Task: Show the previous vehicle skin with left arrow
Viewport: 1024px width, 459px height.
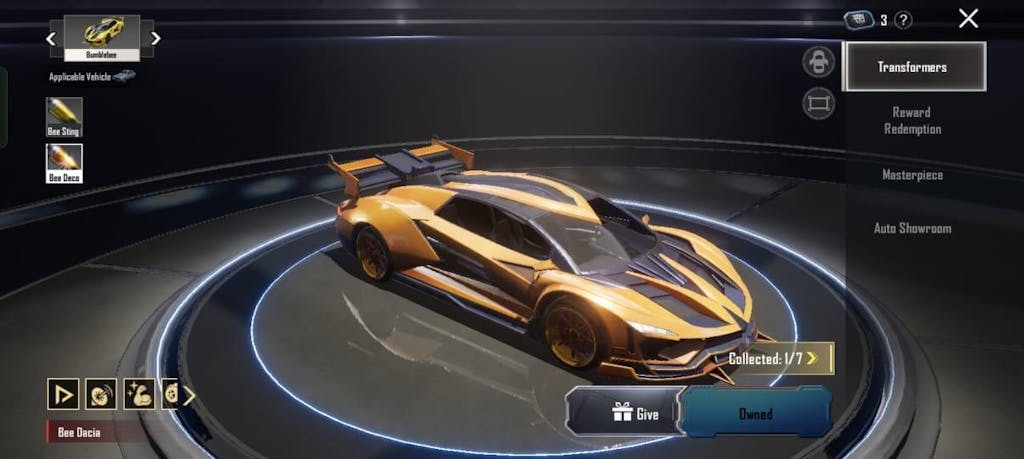Action: click(51, 38)
